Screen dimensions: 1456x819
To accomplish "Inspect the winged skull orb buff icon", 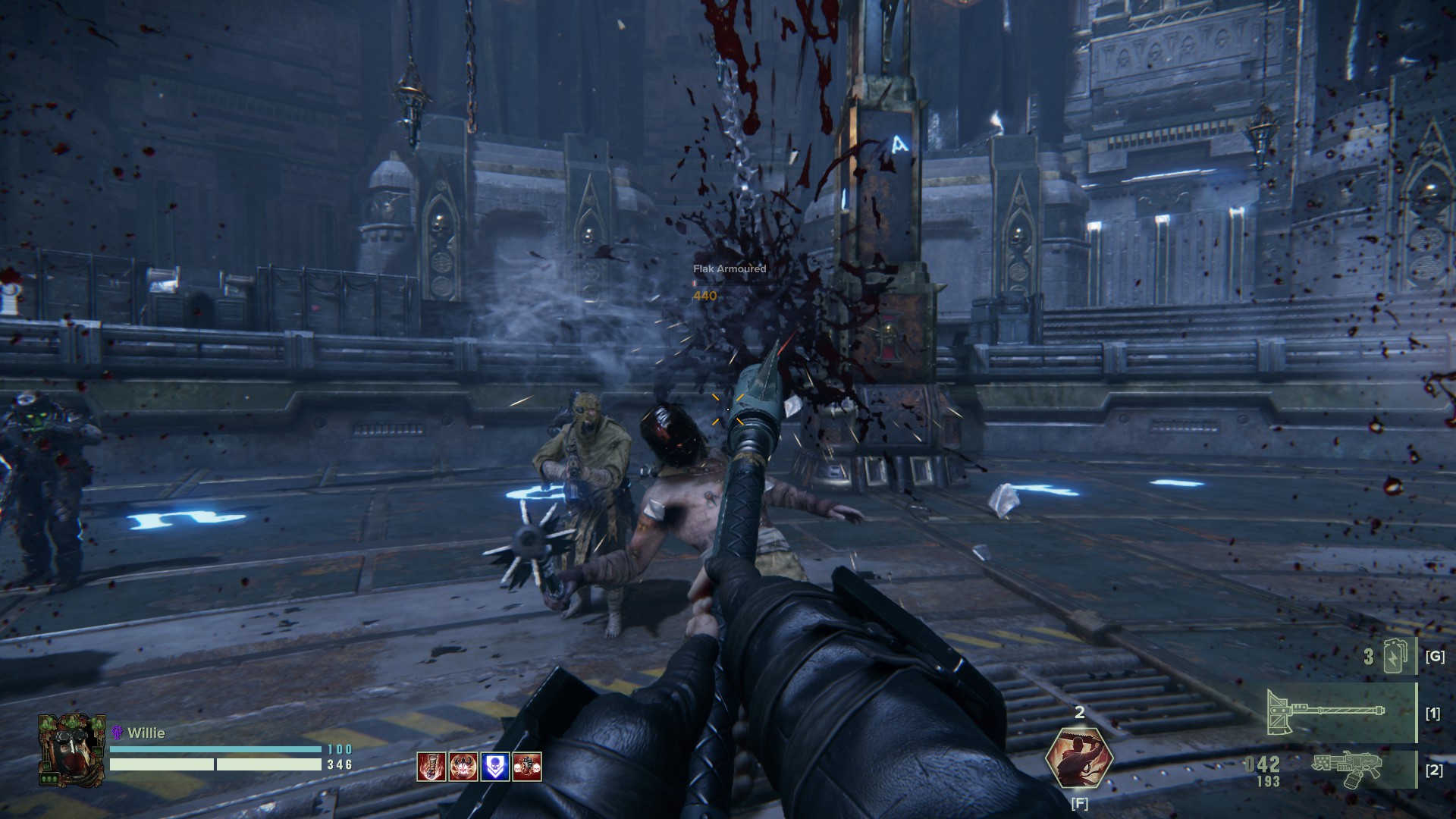I will tap(463, 767).
